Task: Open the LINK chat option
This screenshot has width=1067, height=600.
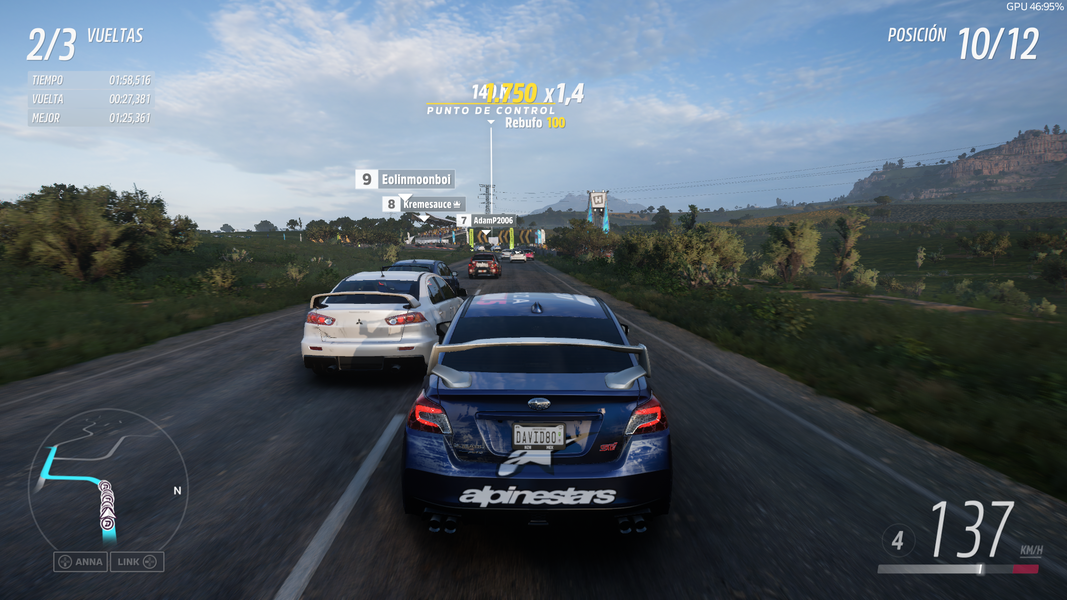Action: pyautogui.click(x=137, y=562)
